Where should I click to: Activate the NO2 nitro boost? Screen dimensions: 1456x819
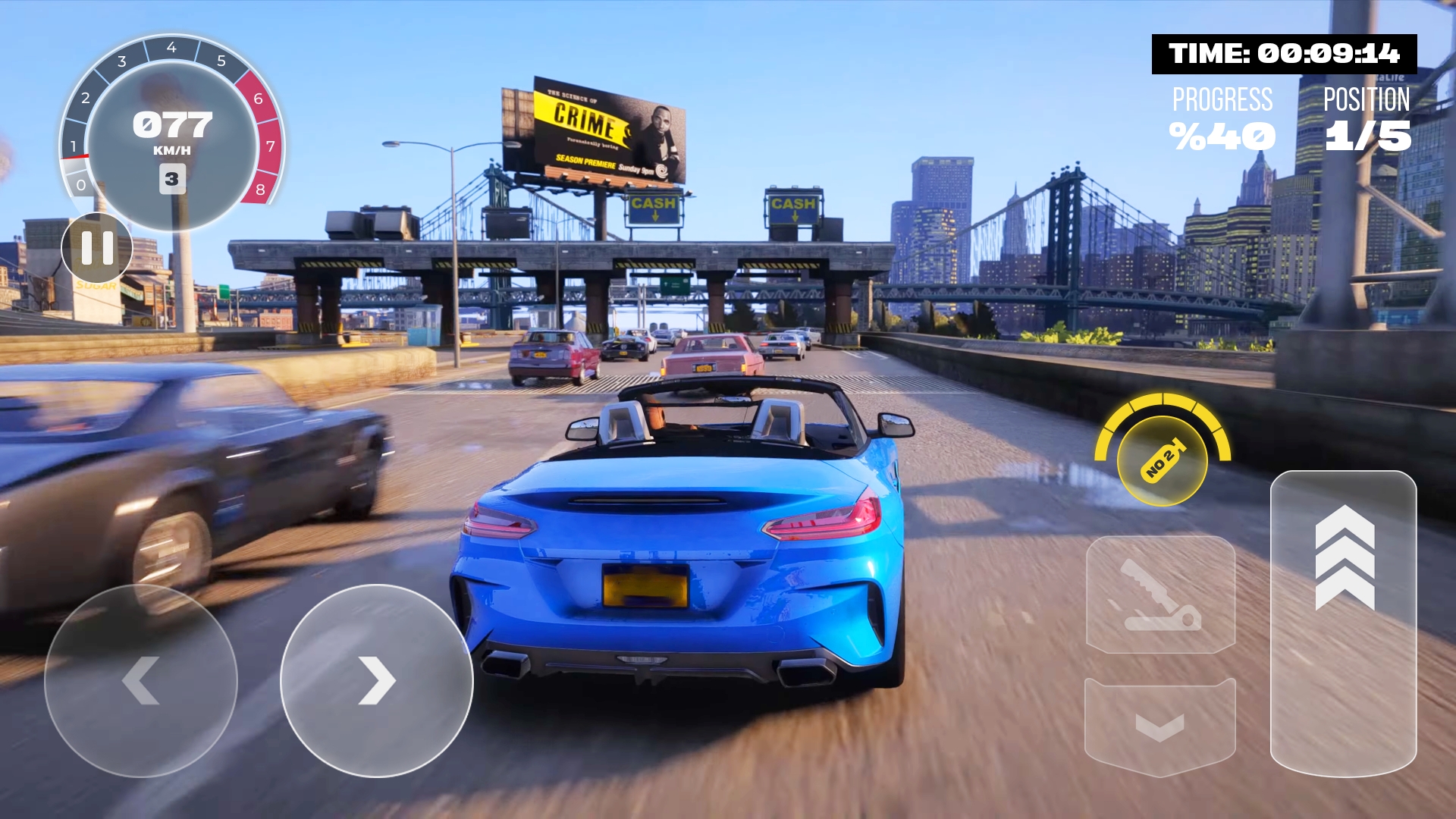tap(1162, 460)
